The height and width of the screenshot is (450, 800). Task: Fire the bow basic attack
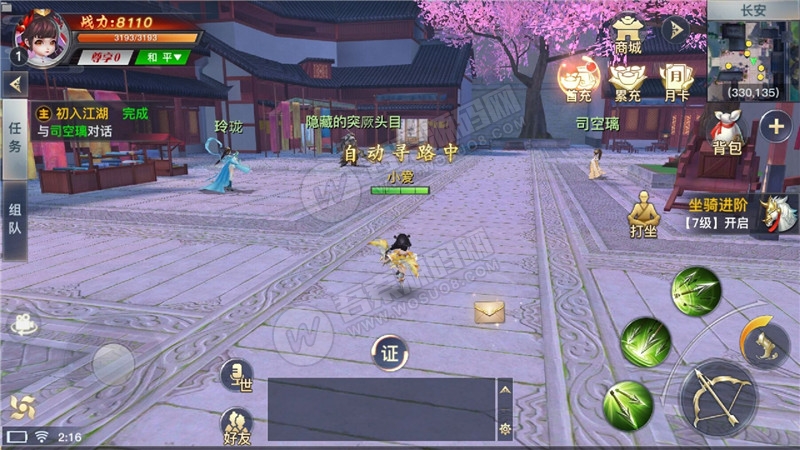(x=718, y=397)
